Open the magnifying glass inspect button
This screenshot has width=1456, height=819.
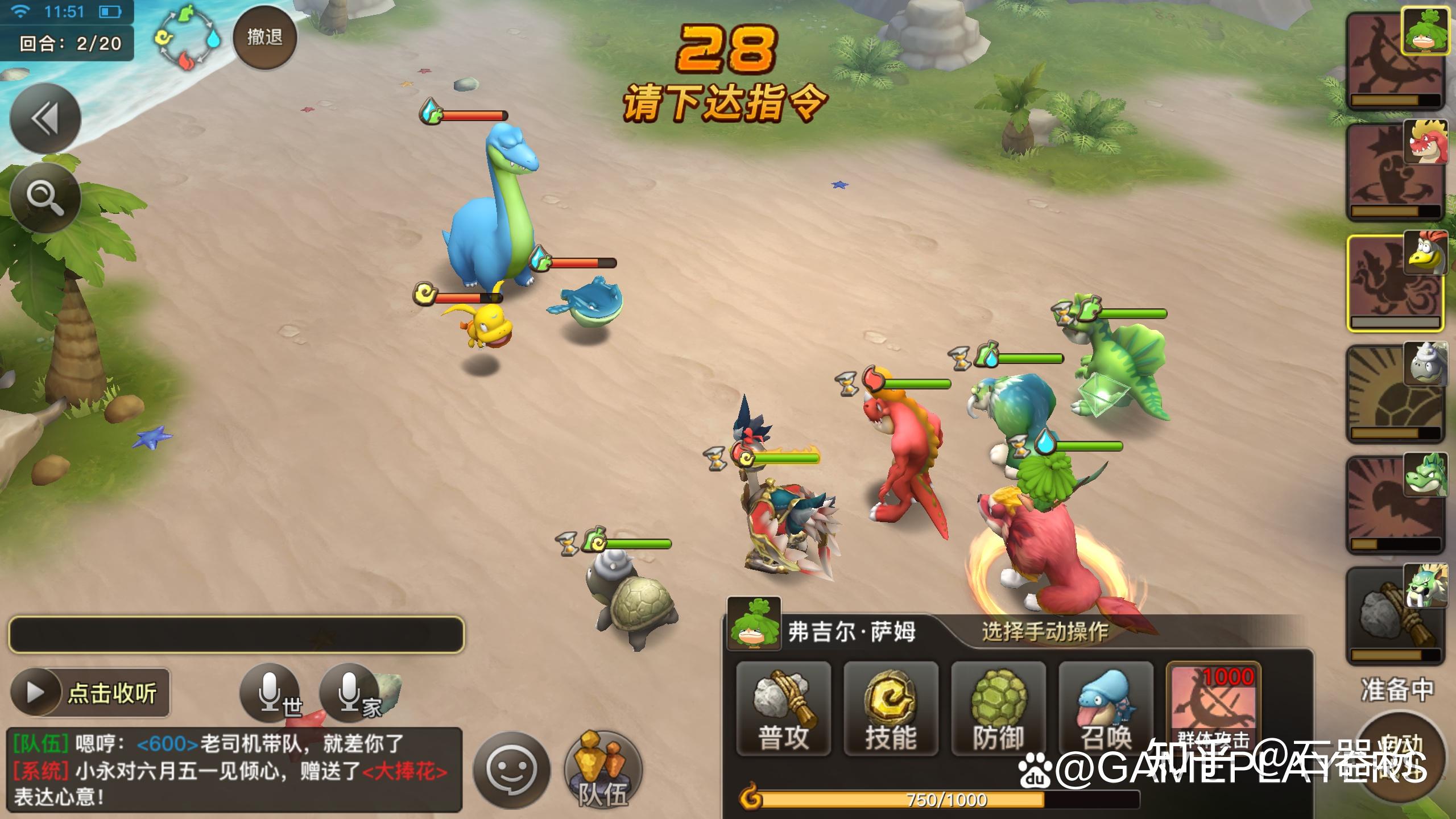tap(45, 197)
